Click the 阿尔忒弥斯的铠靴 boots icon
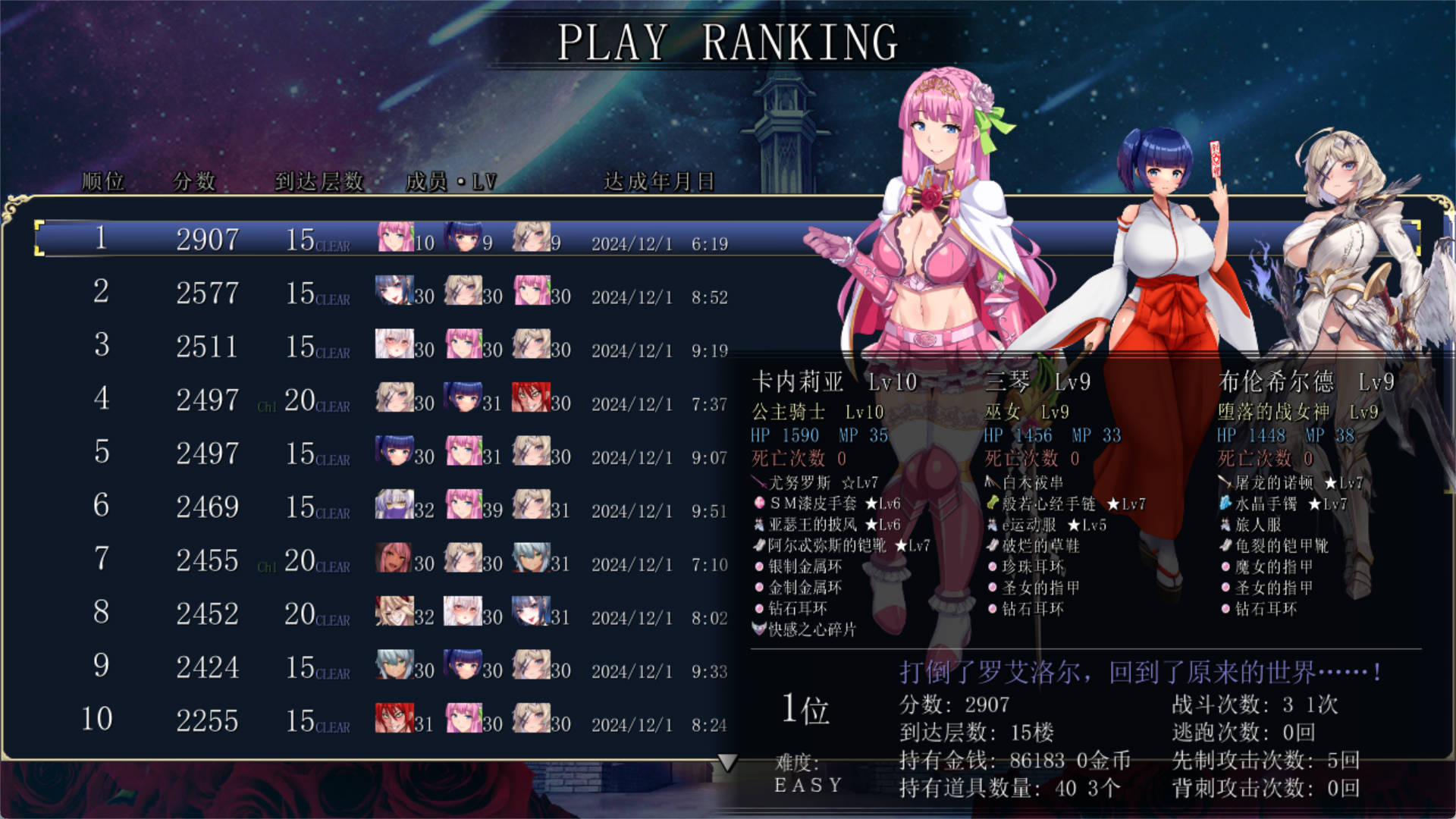Image resolution: width=1456 pixels, height=819 pixels. click(758, 545)
